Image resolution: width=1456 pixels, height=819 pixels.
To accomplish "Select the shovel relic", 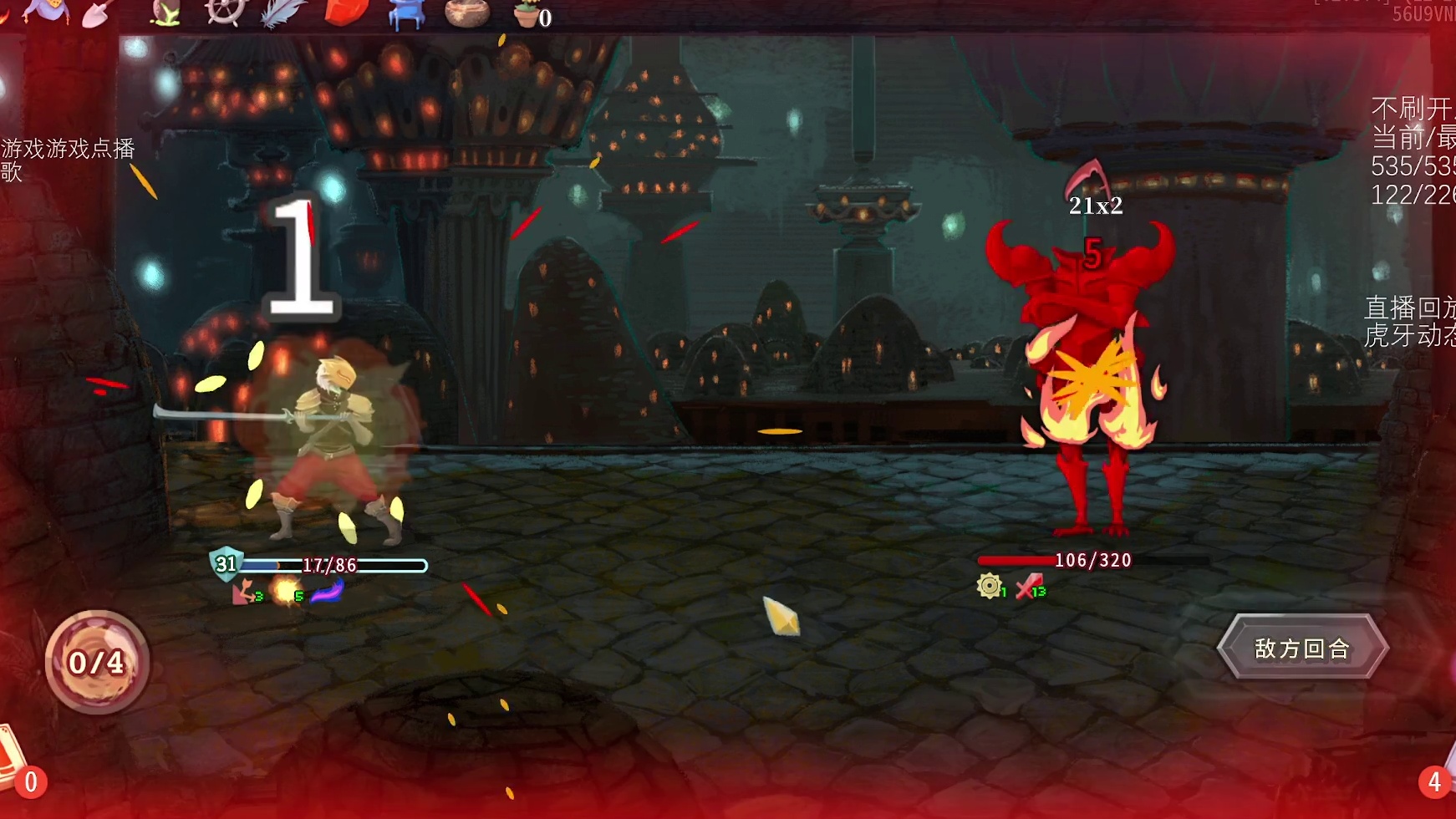I will coord(97,13).
